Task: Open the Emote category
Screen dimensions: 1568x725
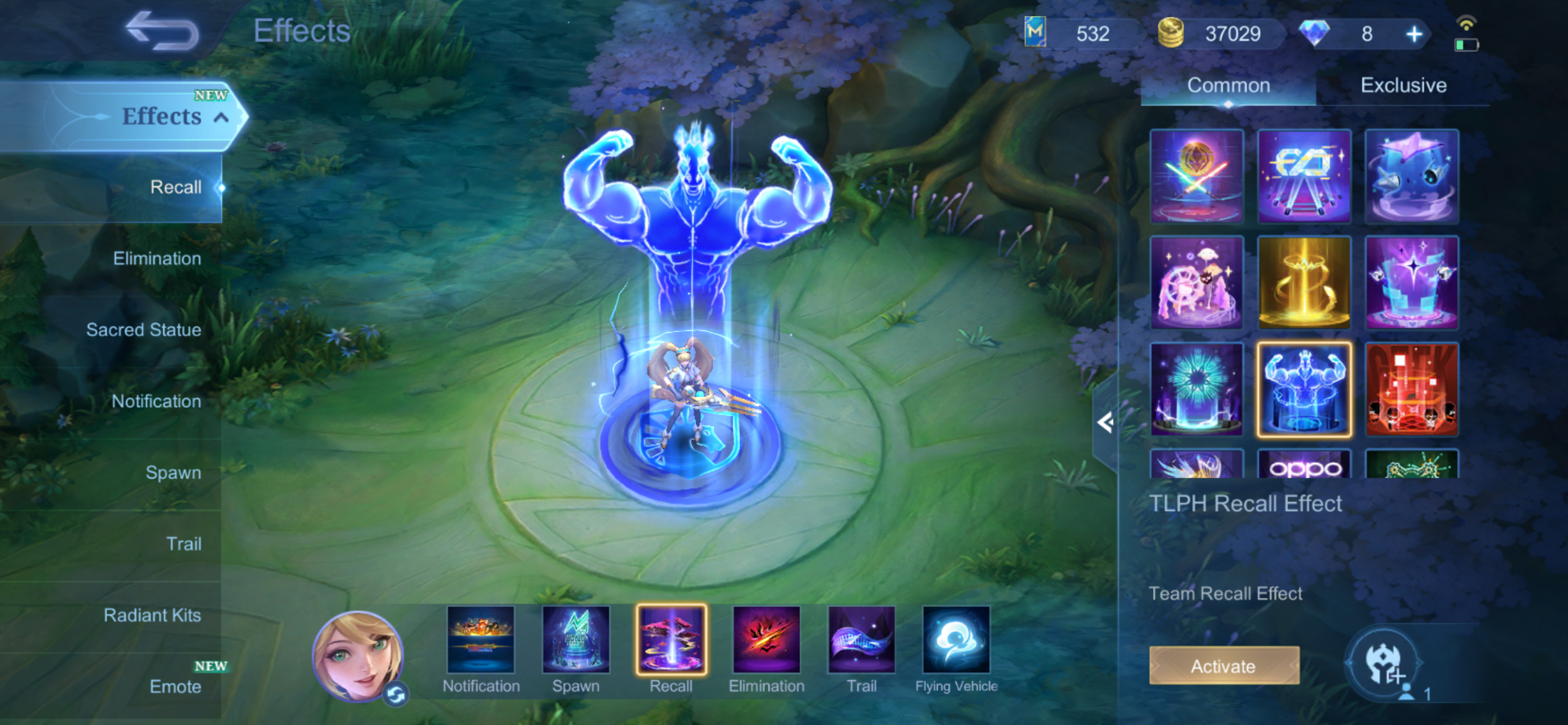Action: point(175,687)
